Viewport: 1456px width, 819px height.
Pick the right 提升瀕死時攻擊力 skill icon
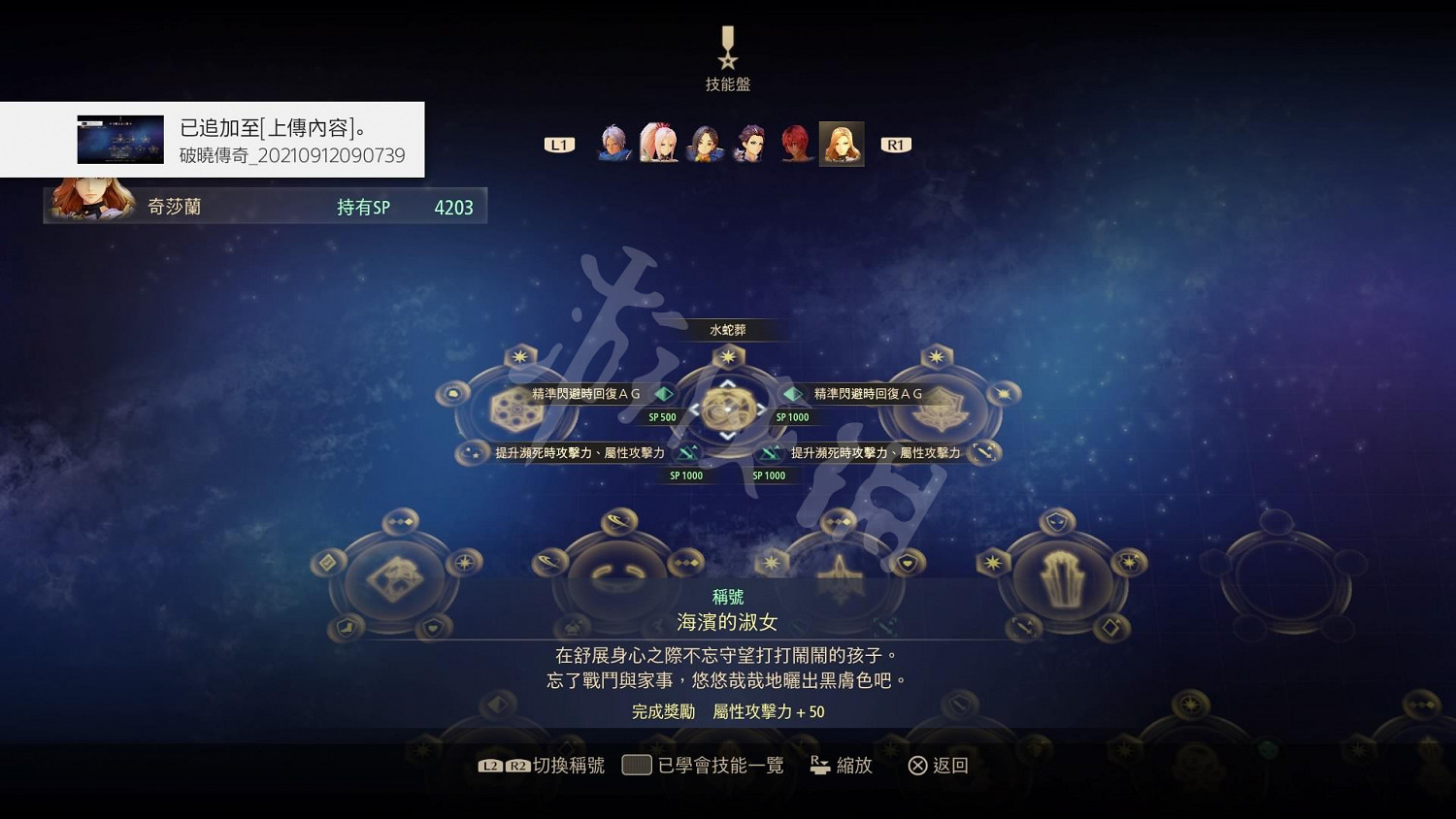coord(771,452)
